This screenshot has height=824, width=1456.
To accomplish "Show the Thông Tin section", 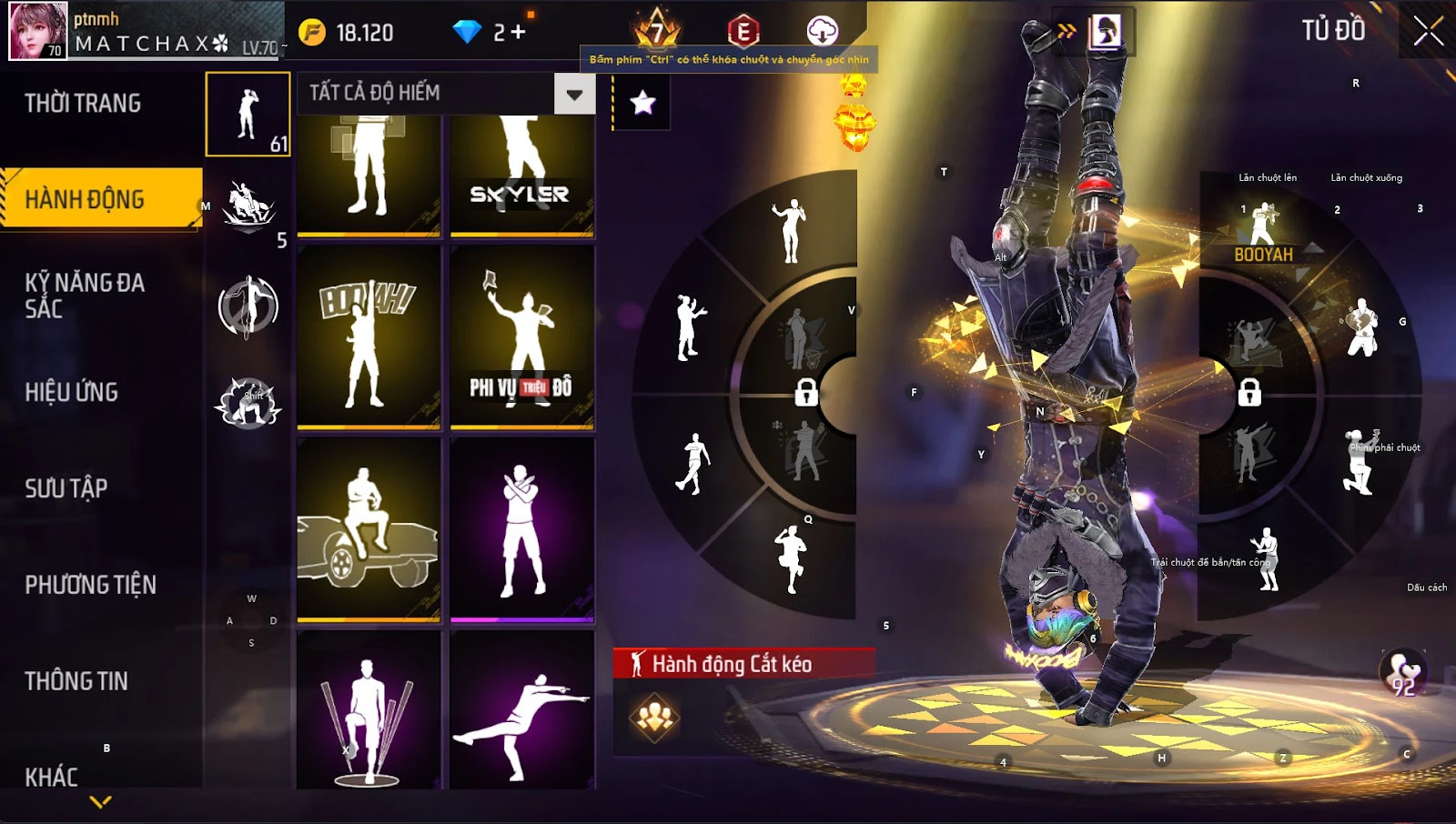I will tap(76, 681).
